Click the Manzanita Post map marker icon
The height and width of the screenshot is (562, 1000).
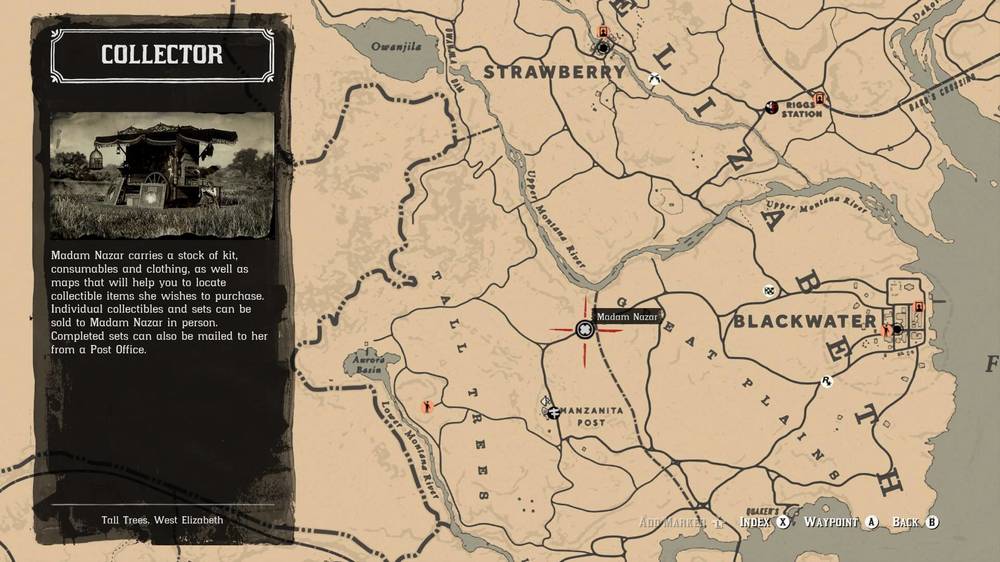pos(552,411)
